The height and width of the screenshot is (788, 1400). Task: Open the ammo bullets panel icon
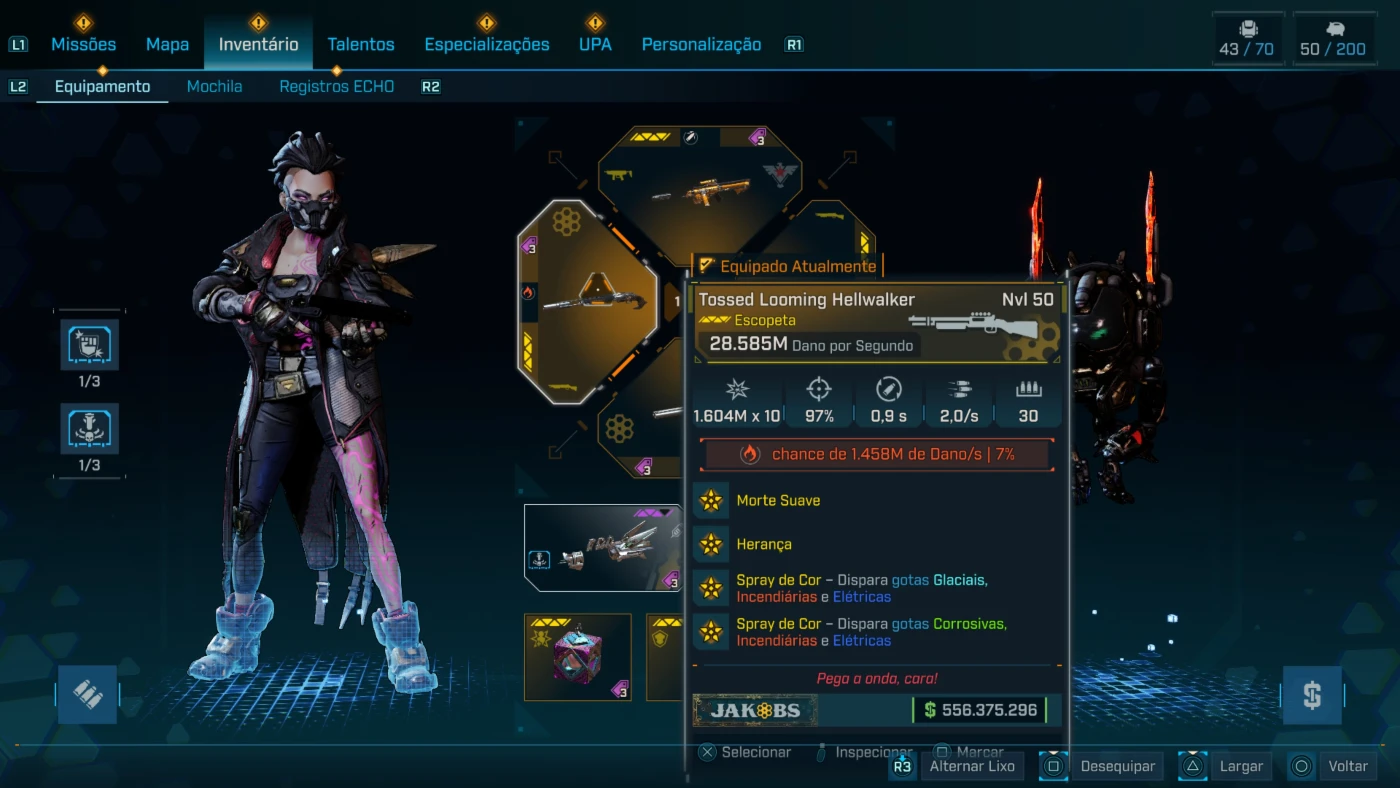pyautogui.click(x=87, y=695)
